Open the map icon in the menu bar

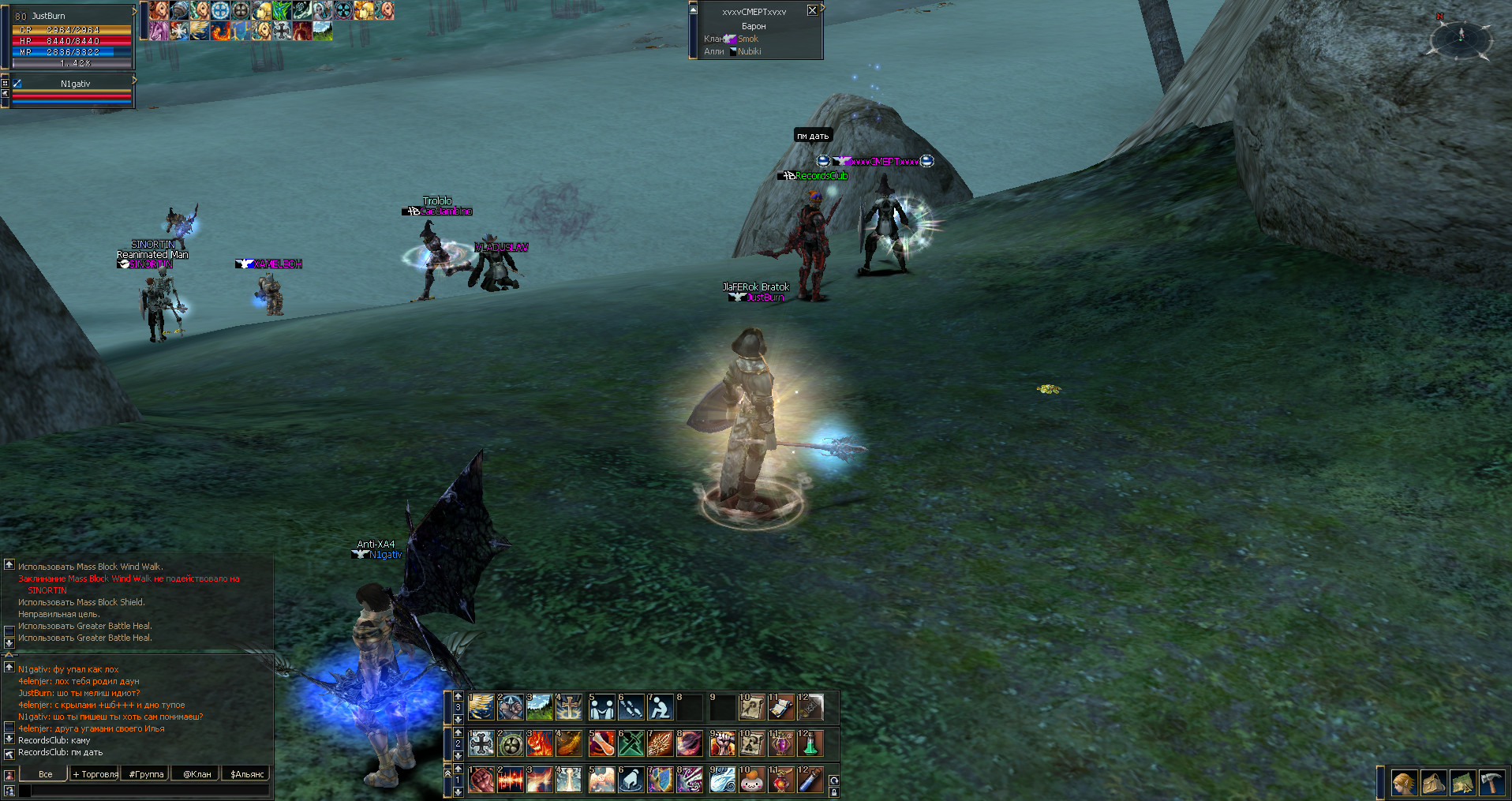[x=1462, y=783]
